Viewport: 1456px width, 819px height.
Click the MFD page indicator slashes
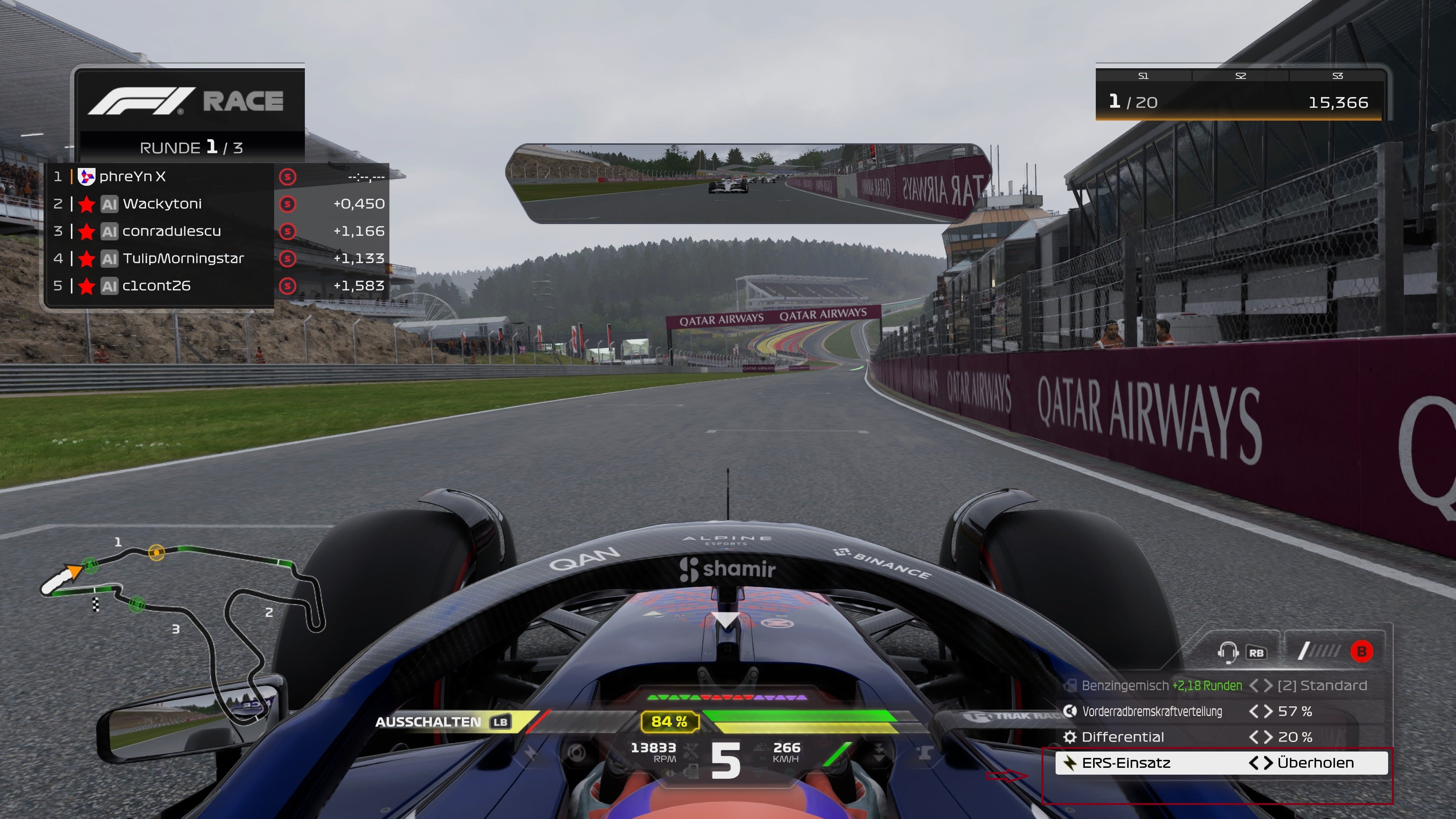click(x=1319, y=651)
